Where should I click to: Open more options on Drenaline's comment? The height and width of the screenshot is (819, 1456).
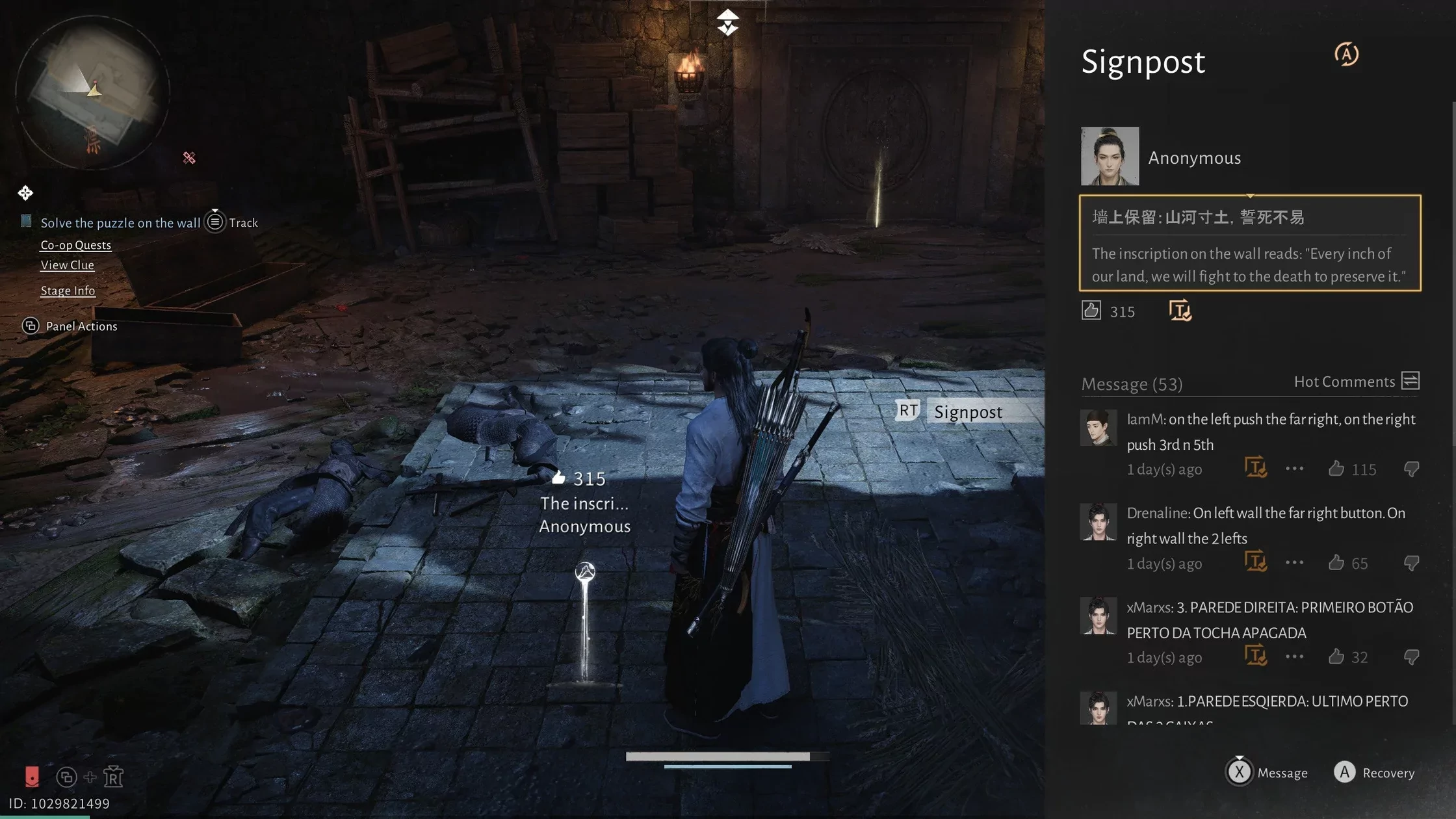1294,563
